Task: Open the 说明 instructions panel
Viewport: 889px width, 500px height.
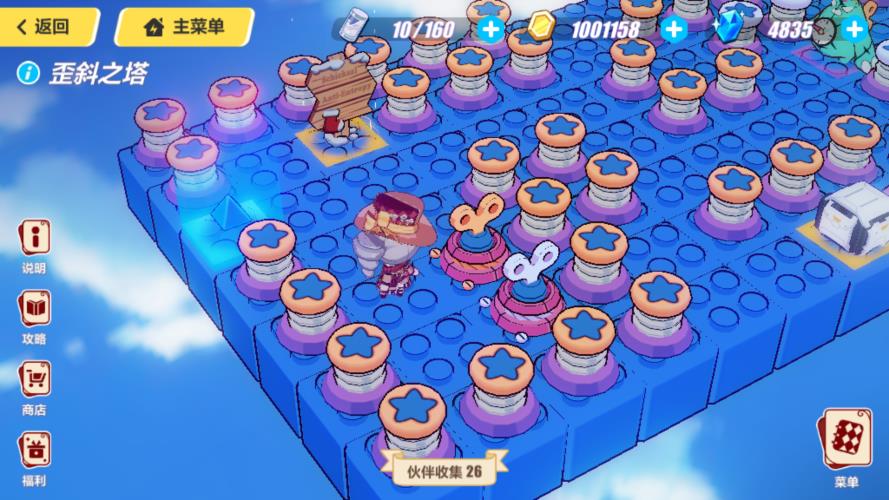Action: pos(35,245)
